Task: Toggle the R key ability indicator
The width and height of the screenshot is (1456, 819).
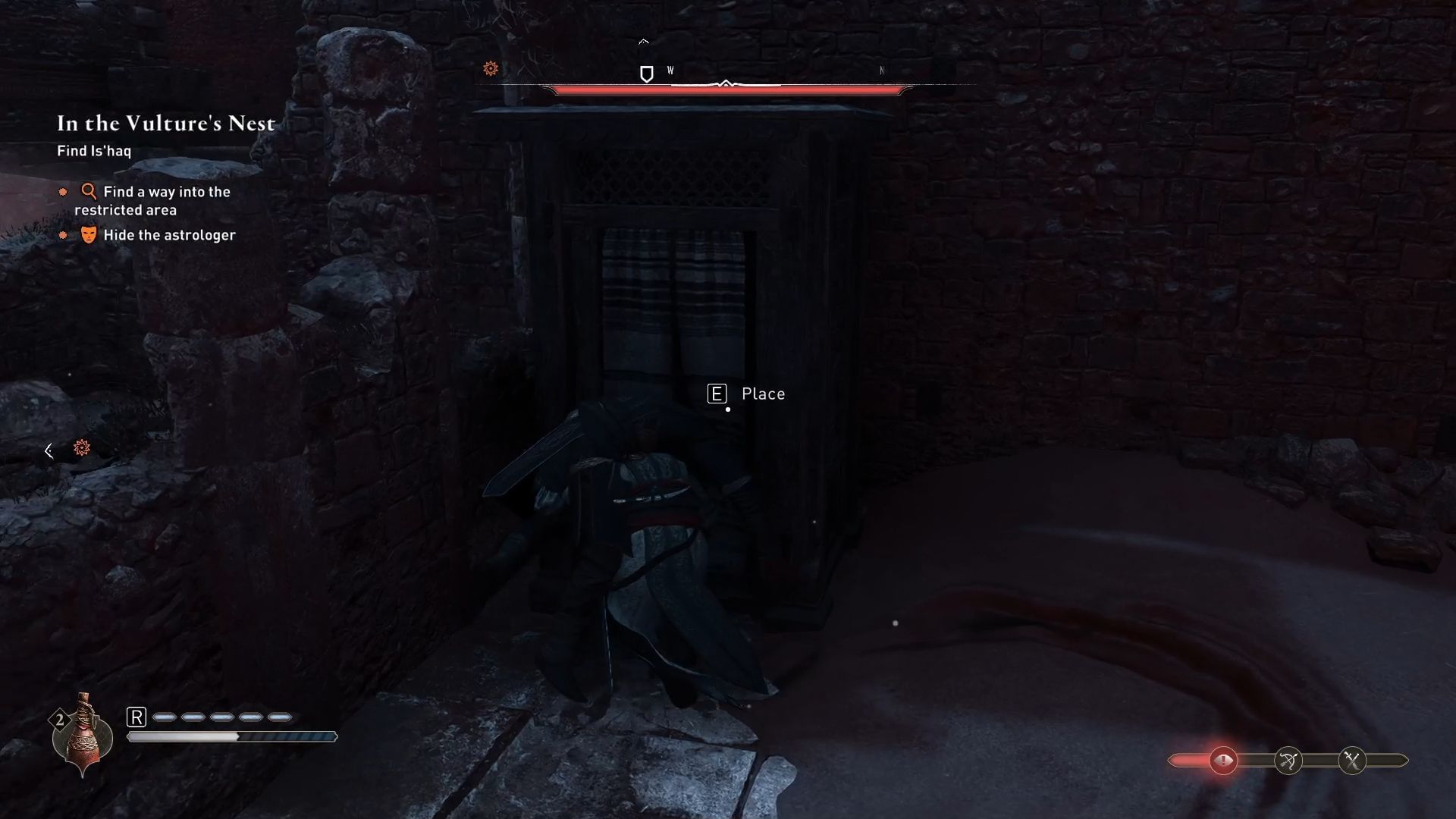Action: (137, 716)
